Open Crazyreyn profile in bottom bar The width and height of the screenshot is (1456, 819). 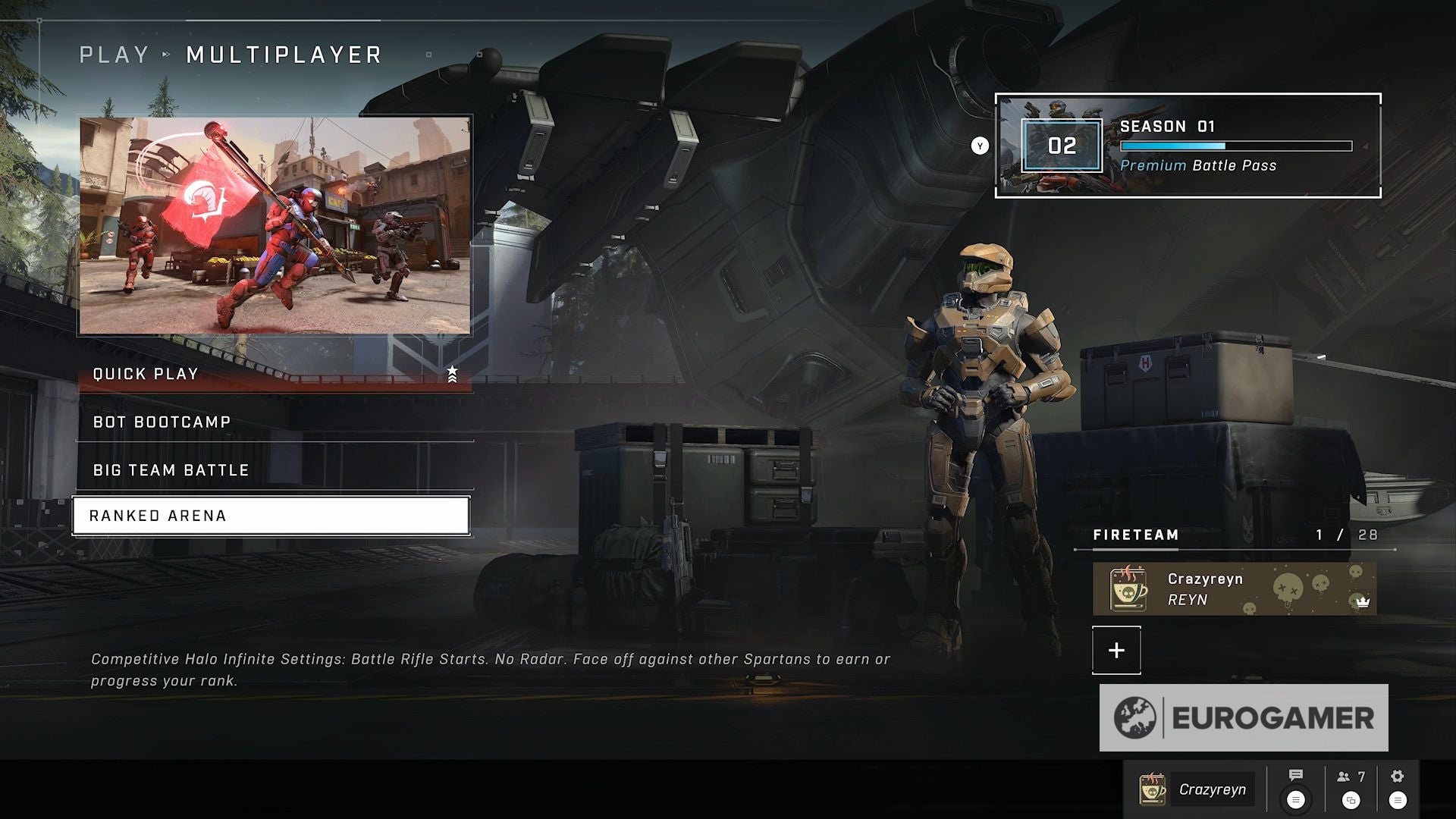(1197, 789)
